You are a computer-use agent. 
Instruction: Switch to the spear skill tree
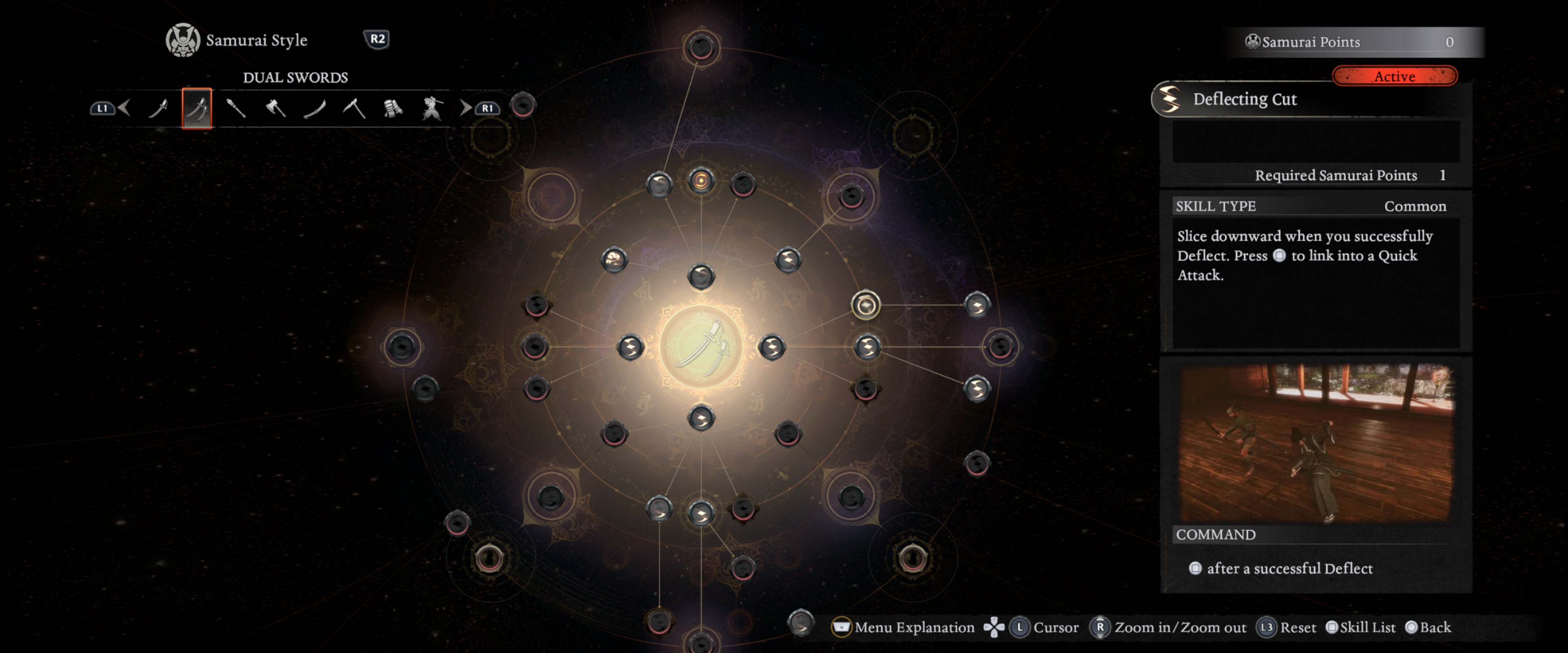click(x=236, y=108)
